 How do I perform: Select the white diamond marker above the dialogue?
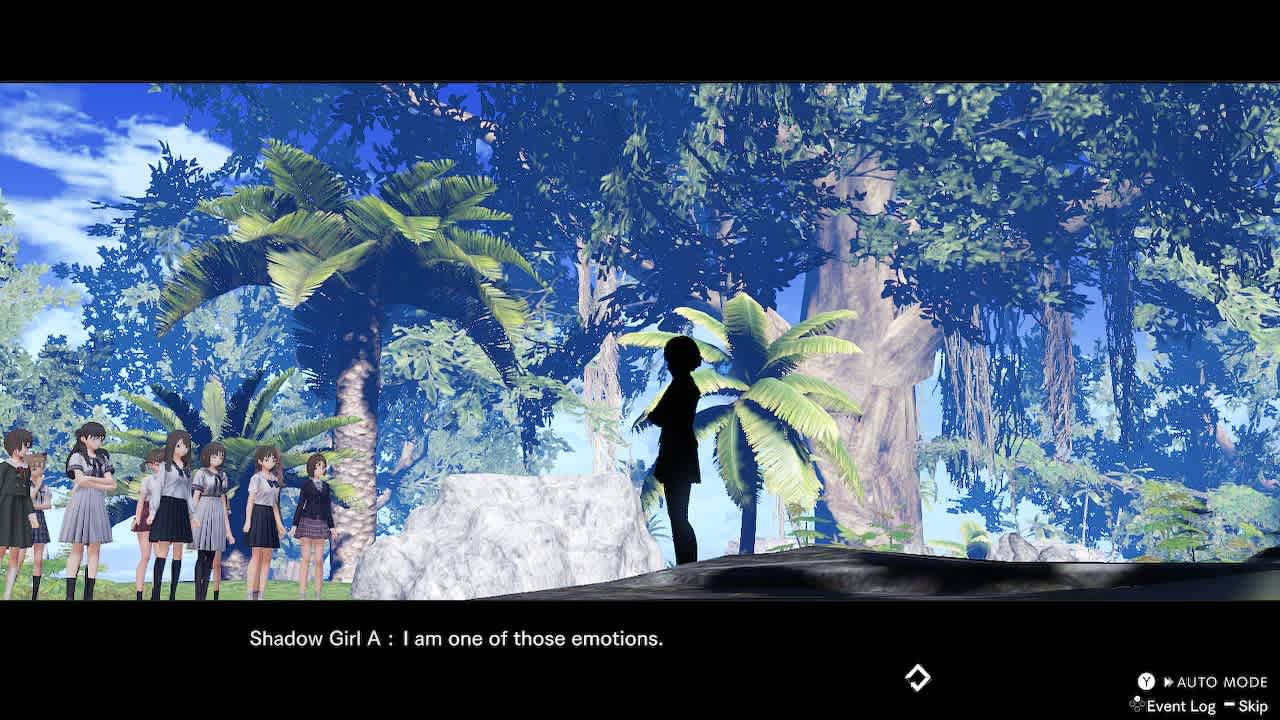click(916, 678)
